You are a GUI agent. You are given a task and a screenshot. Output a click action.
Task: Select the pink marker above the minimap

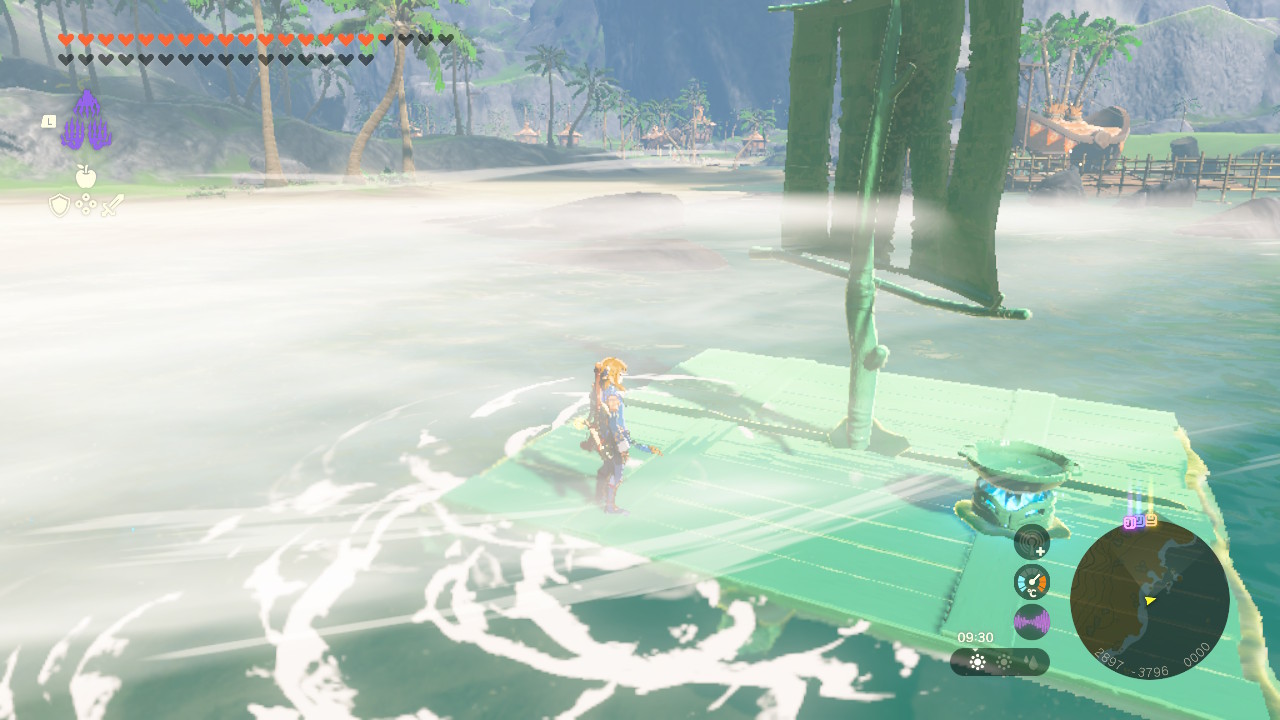point(1131,521)
